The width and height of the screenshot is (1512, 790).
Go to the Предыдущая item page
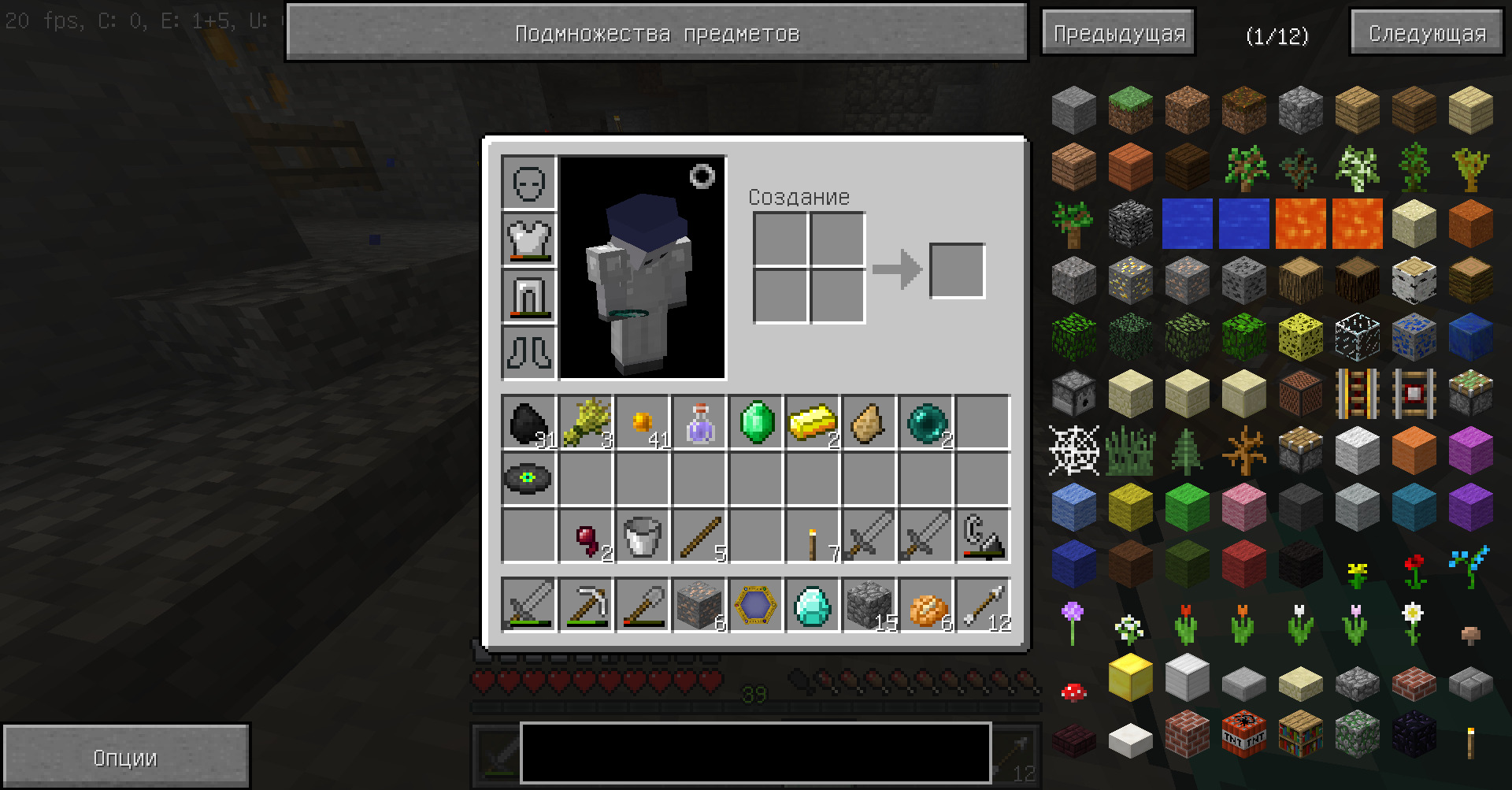[1118, 33]
